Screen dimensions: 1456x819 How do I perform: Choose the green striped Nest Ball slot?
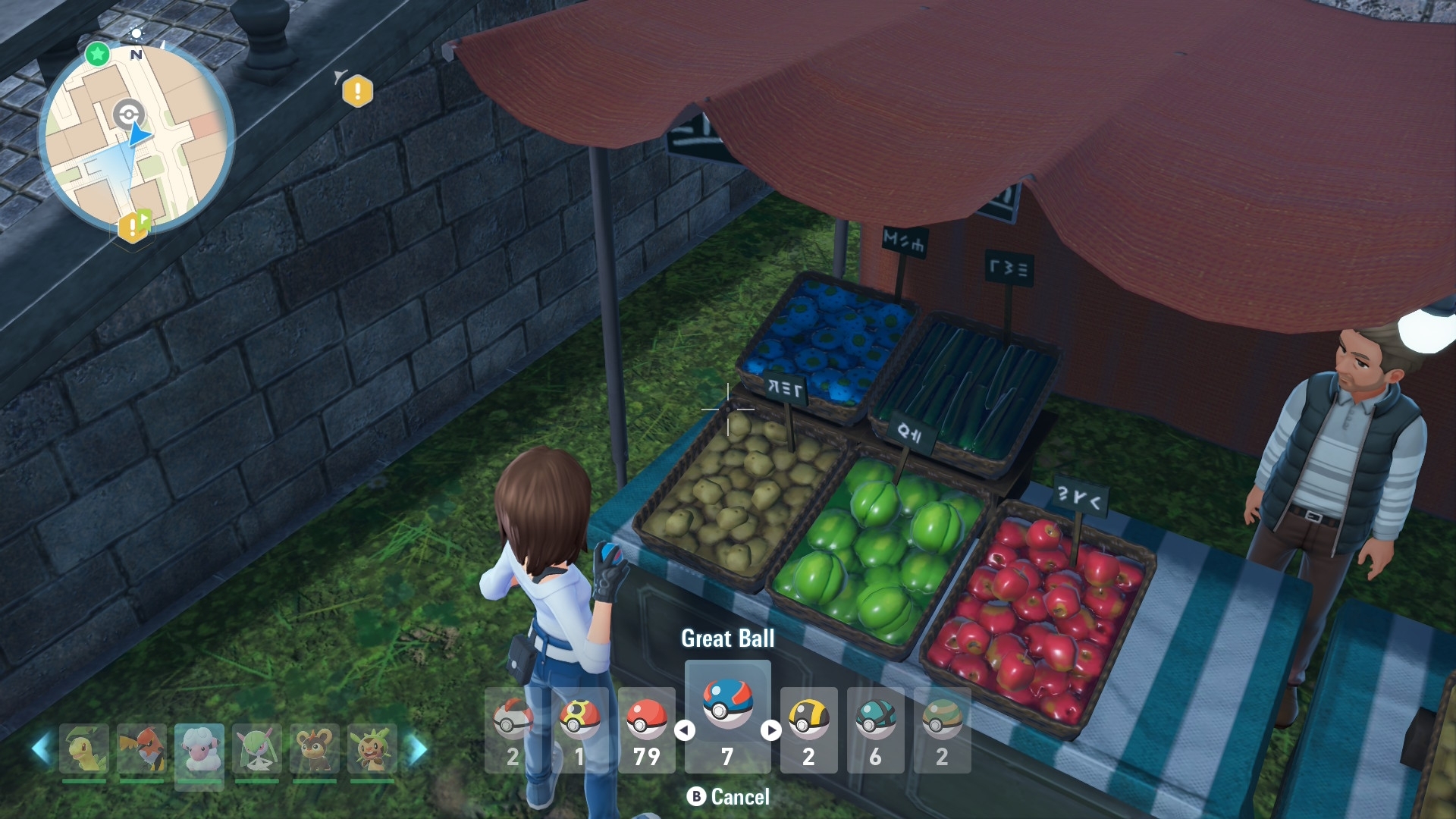942,730
